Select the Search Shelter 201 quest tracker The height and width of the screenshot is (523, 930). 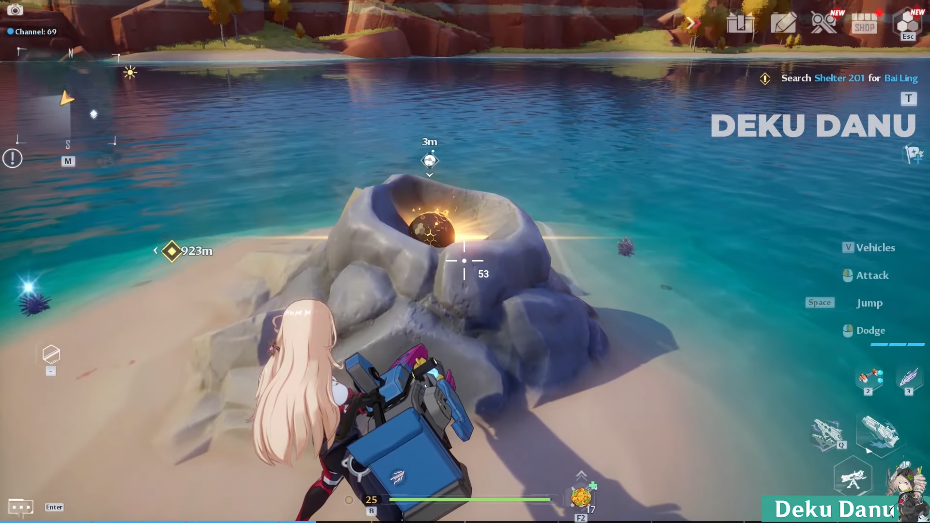click(x=838, y=78)
